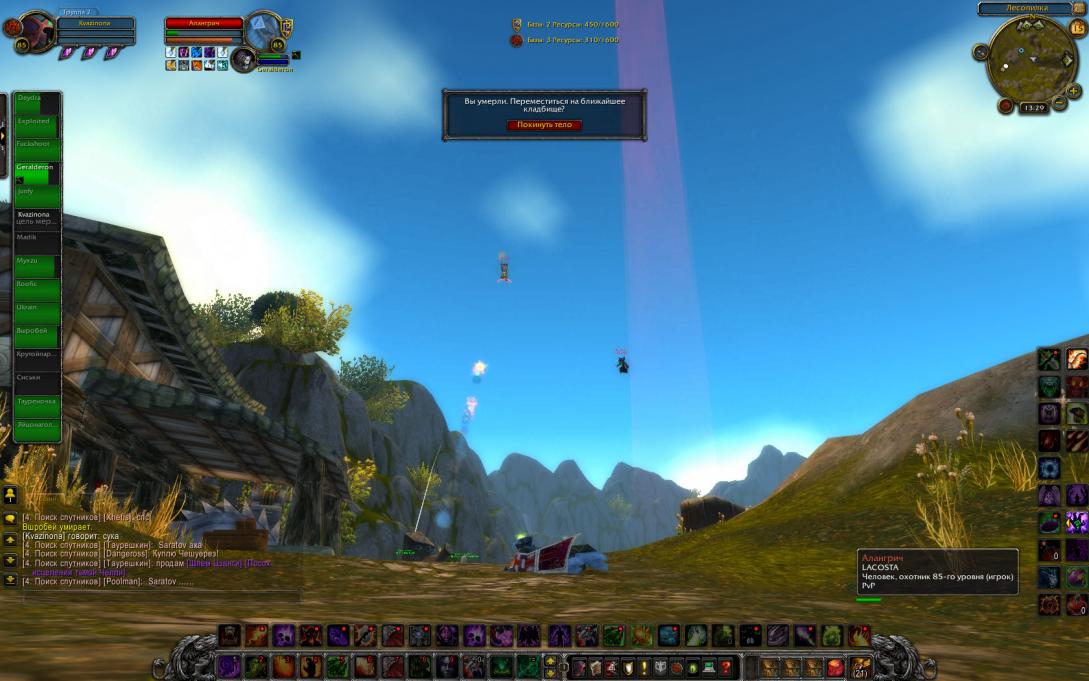Click the red "Покинуть тело" release button
Screen dimensions: 1089x681
pos(544,125)
